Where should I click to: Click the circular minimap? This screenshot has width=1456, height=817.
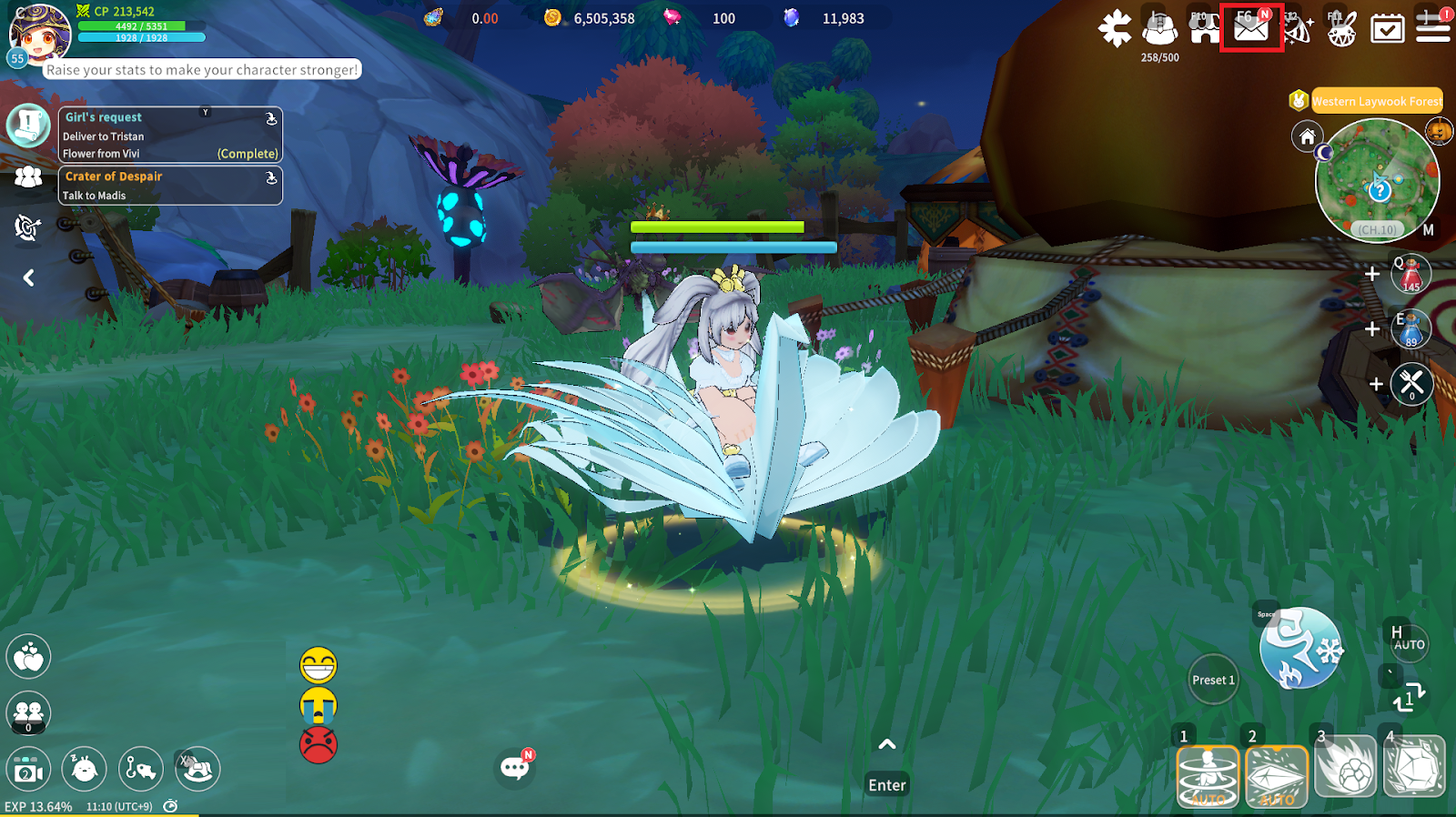coord(1377,181)
